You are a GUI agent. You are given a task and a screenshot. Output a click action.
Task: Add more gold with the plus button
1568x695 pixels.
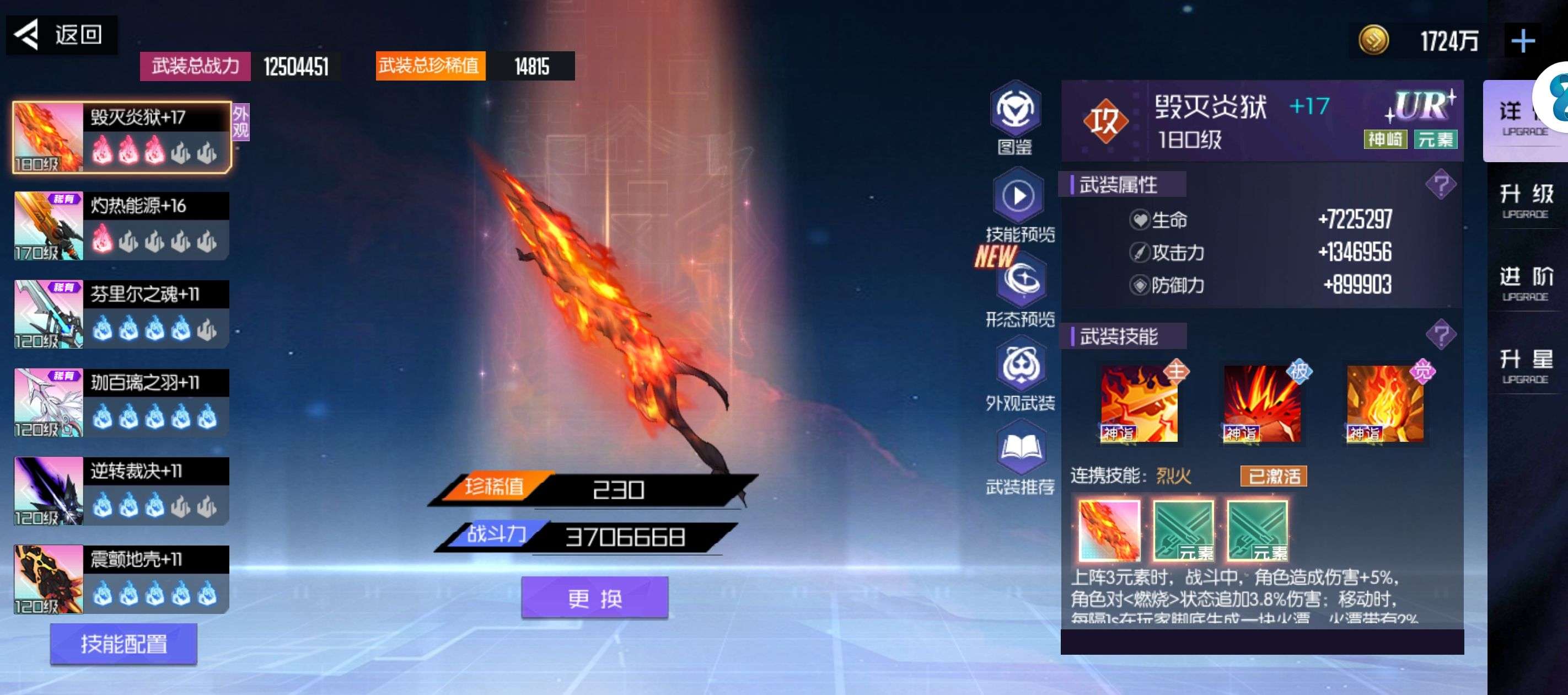click(x=1522, y=41)
